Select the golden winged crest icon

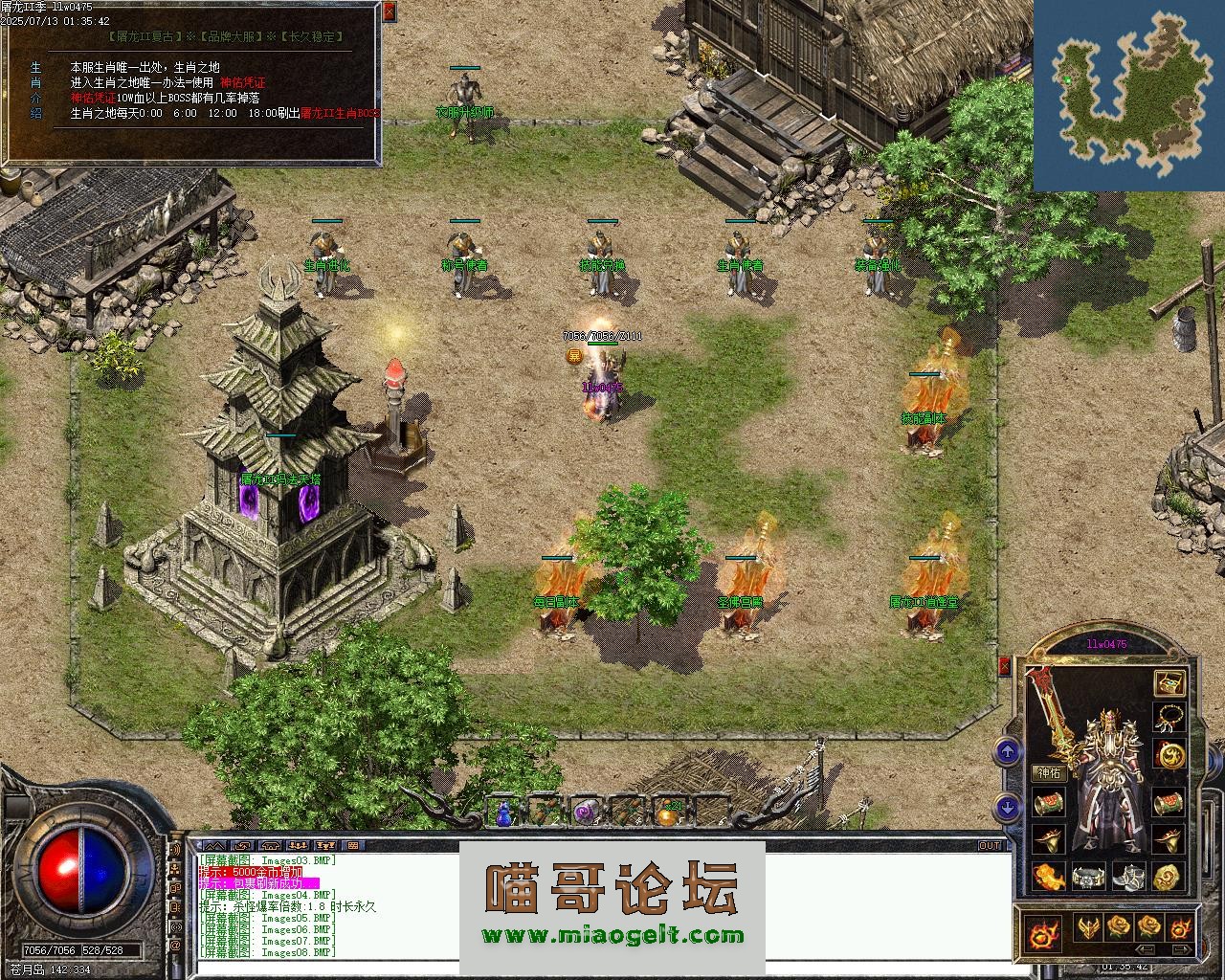(x=1088, y=926)
